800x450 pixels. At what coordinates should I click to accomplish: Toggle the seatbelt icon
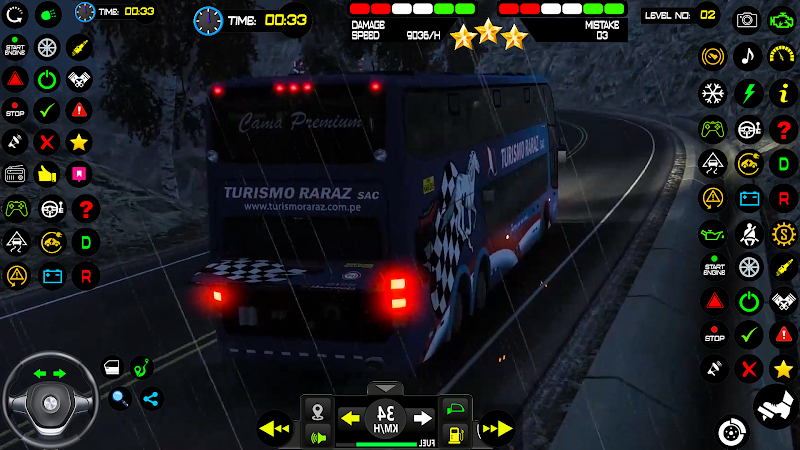[x=747, y=234]
